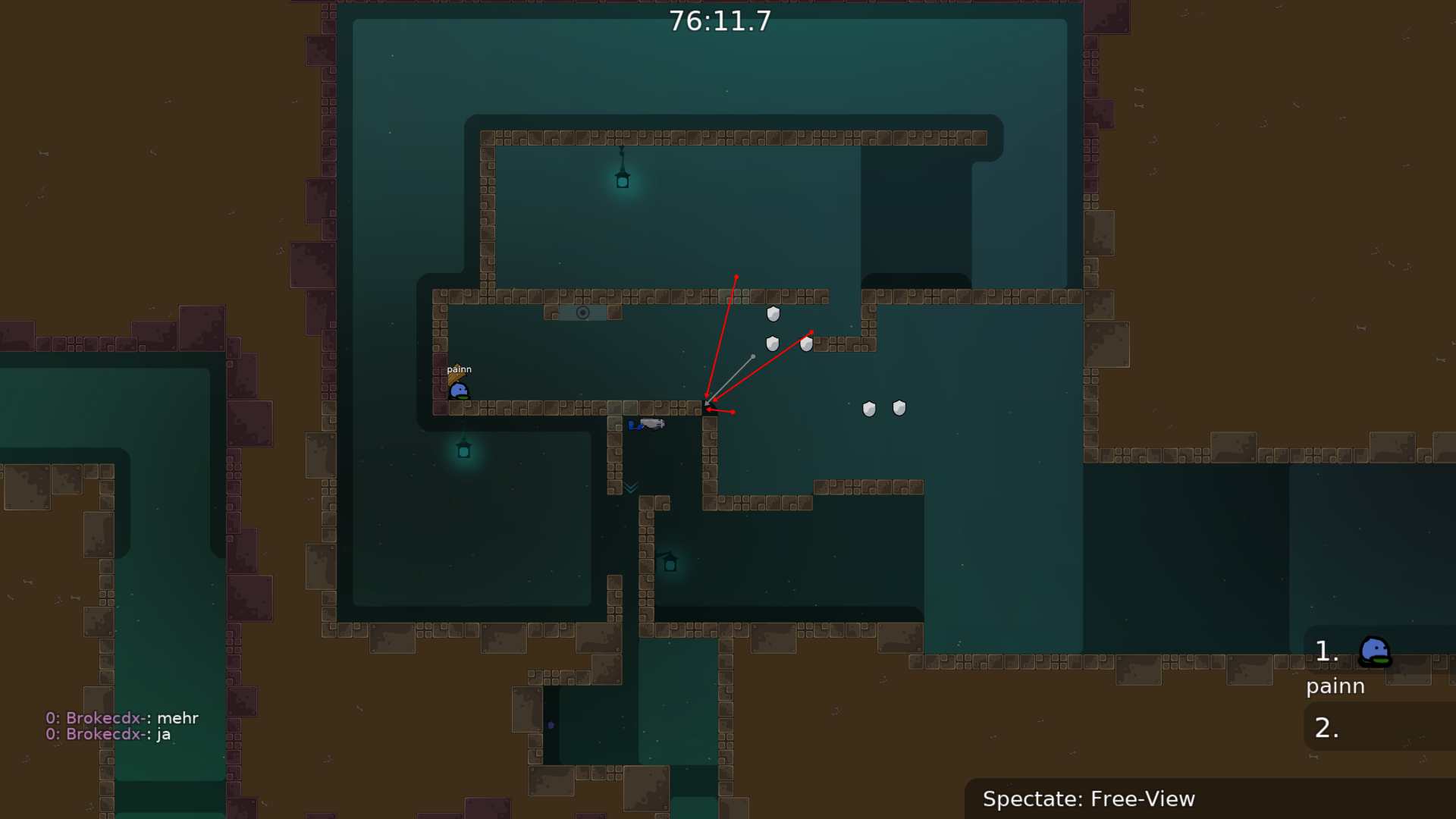Click the left shield of the right-side pair

(869, 408)
